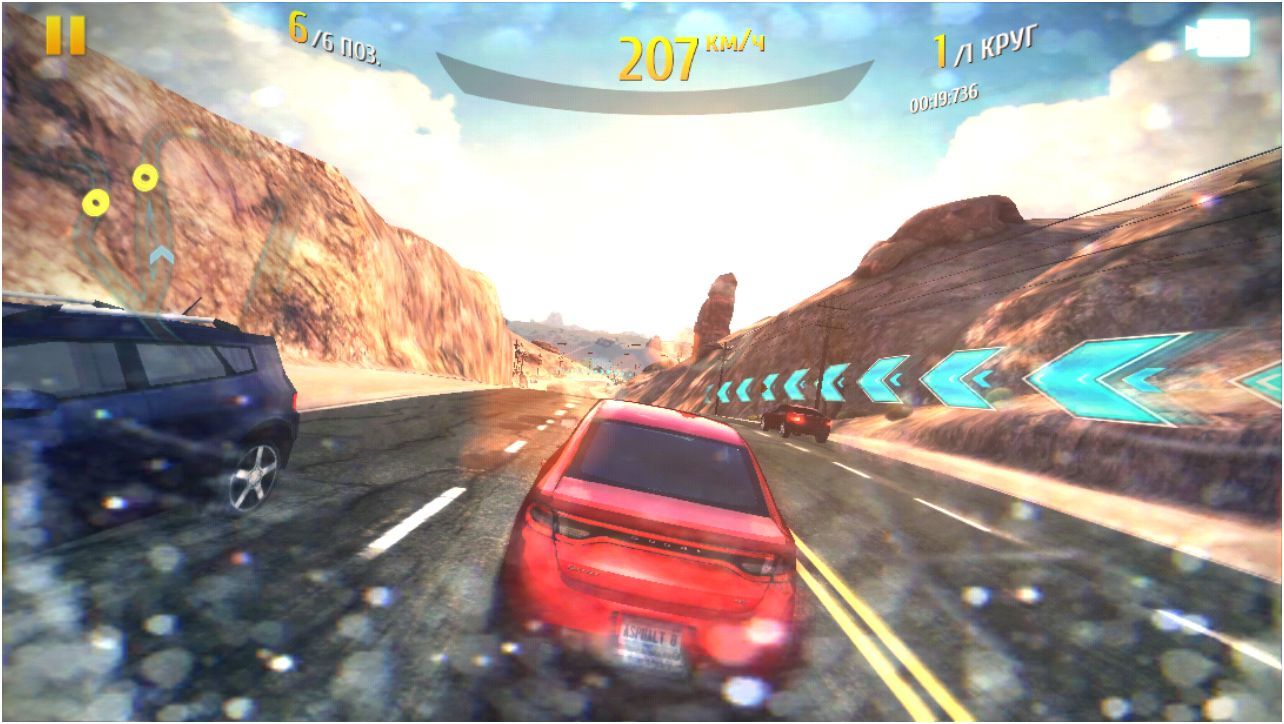Viewport: 1284px width, 724px height.
Task: Pause the race with the pause button
Action: coord(65,35)
